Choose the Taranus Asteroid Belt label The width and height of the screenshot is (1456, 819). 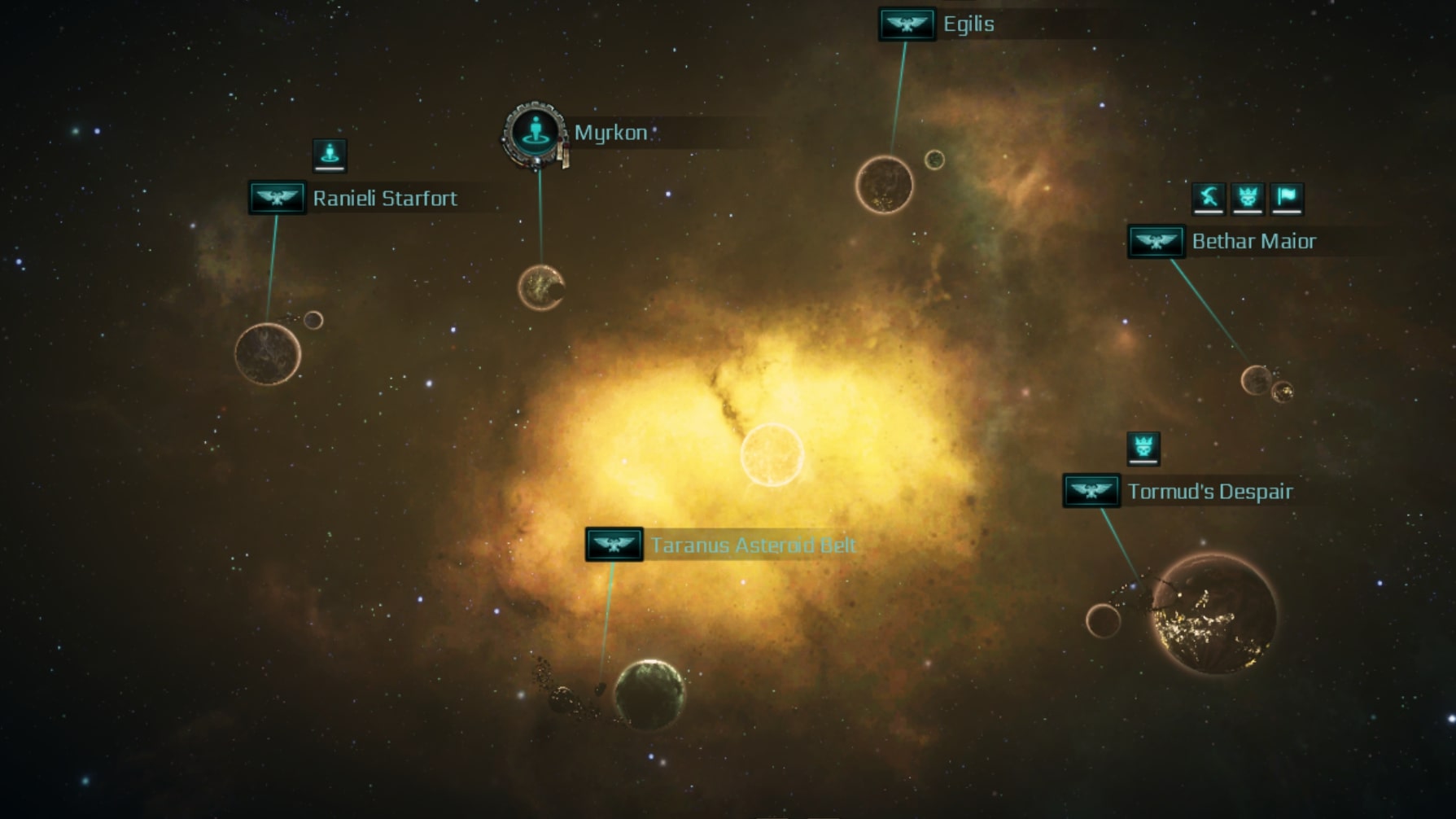(752, 545)
